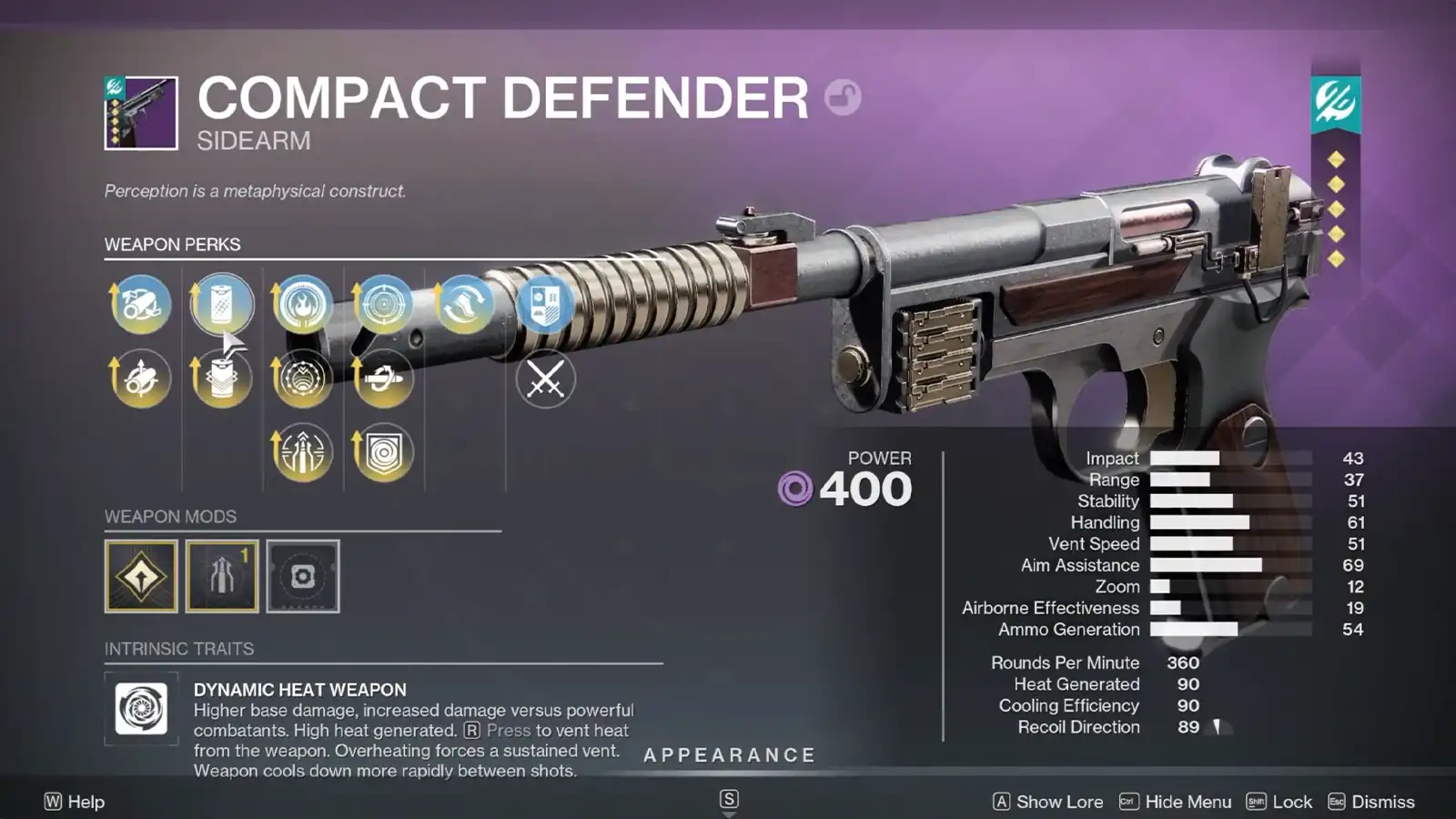Open Show Lore for this sidearm

point(1057,802)
